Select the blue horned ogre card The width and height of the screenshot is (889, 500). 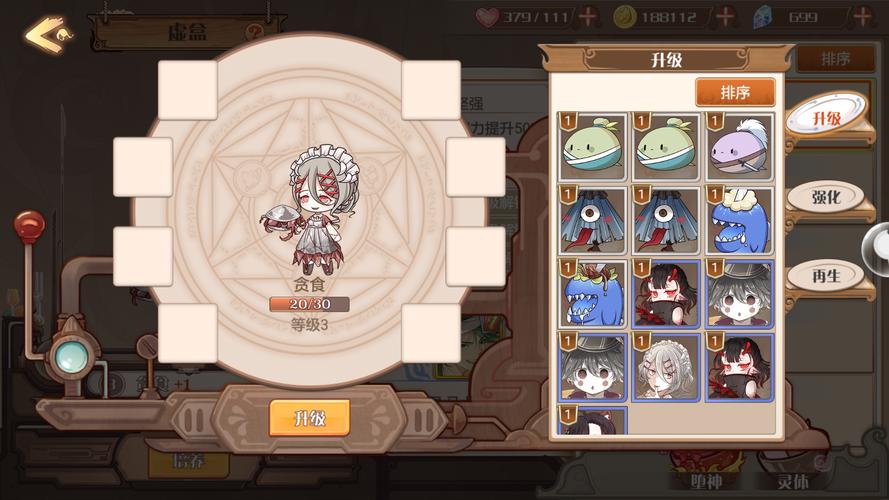(593, 293)
